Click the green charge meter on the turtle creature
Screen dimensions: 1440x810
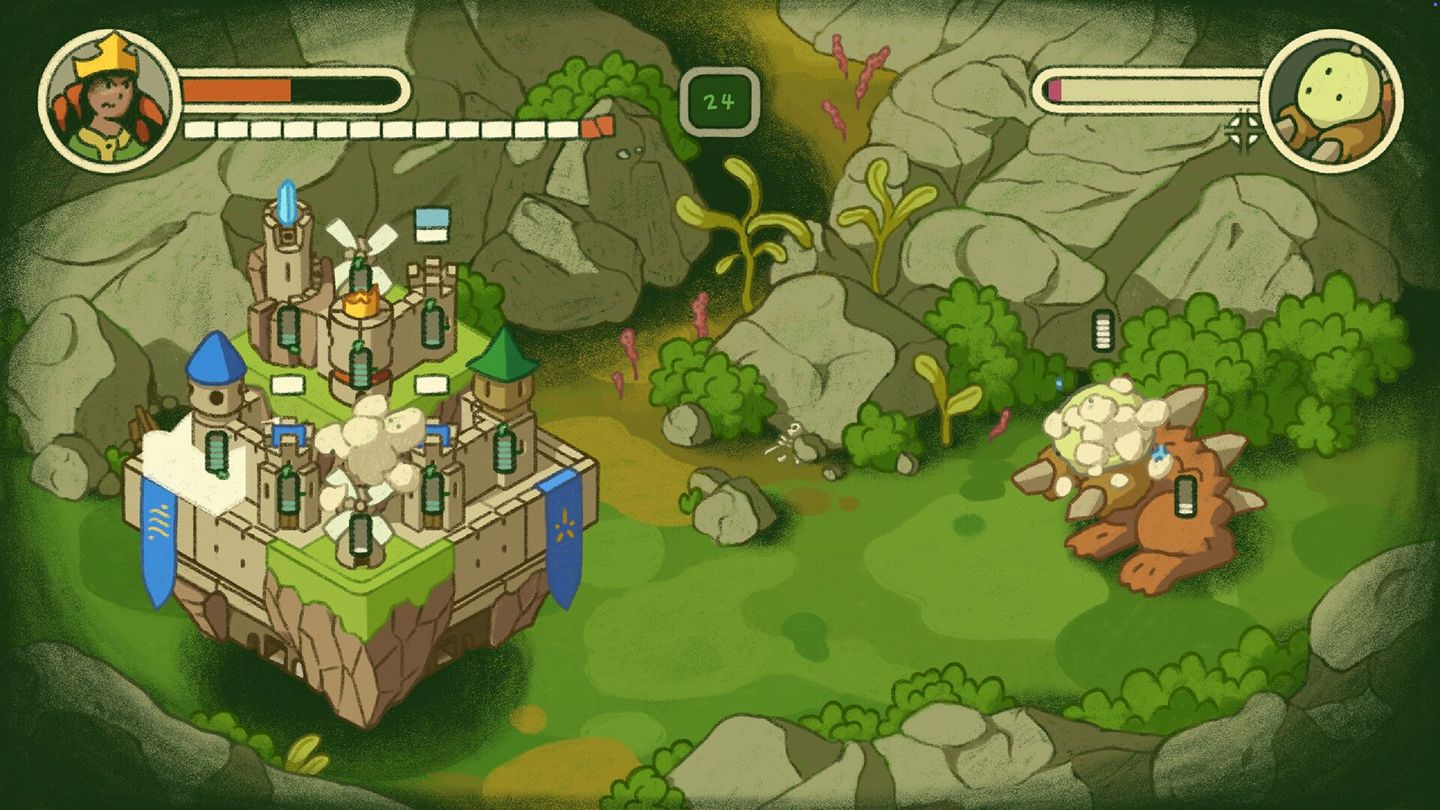tap(1185, 496)
